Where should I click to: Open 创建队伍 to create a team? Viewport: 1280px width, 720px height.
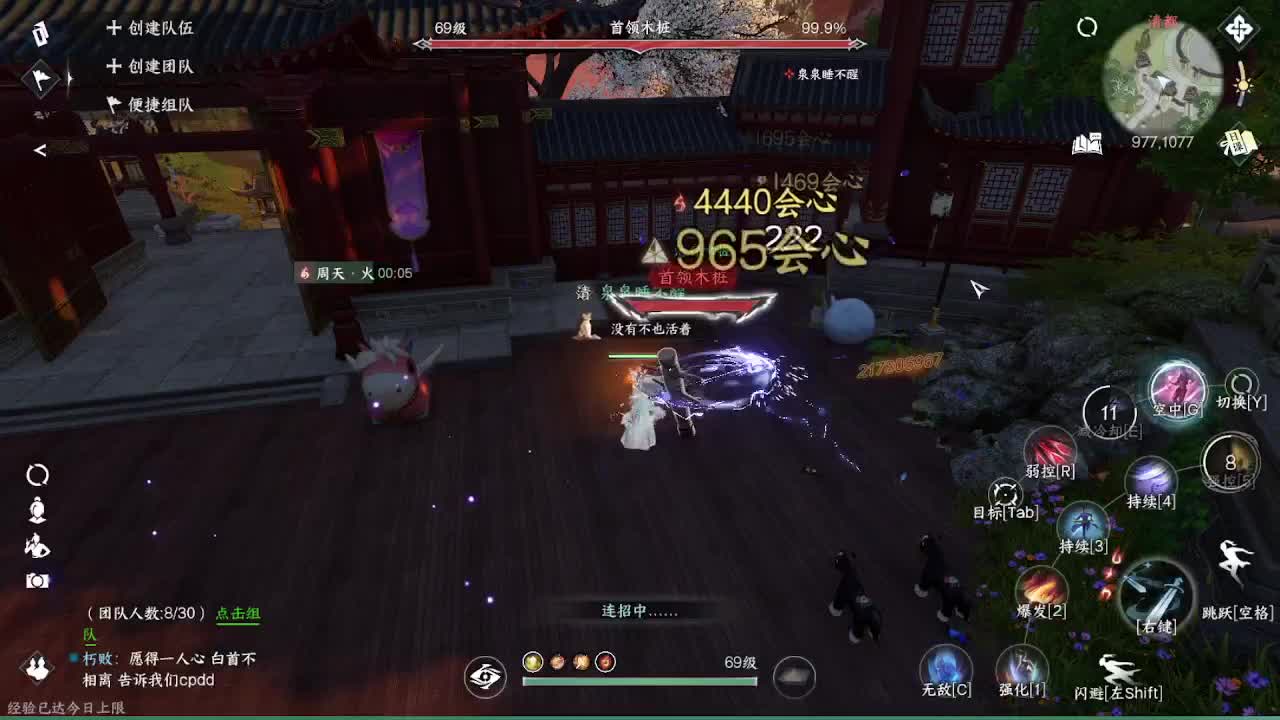152,30
